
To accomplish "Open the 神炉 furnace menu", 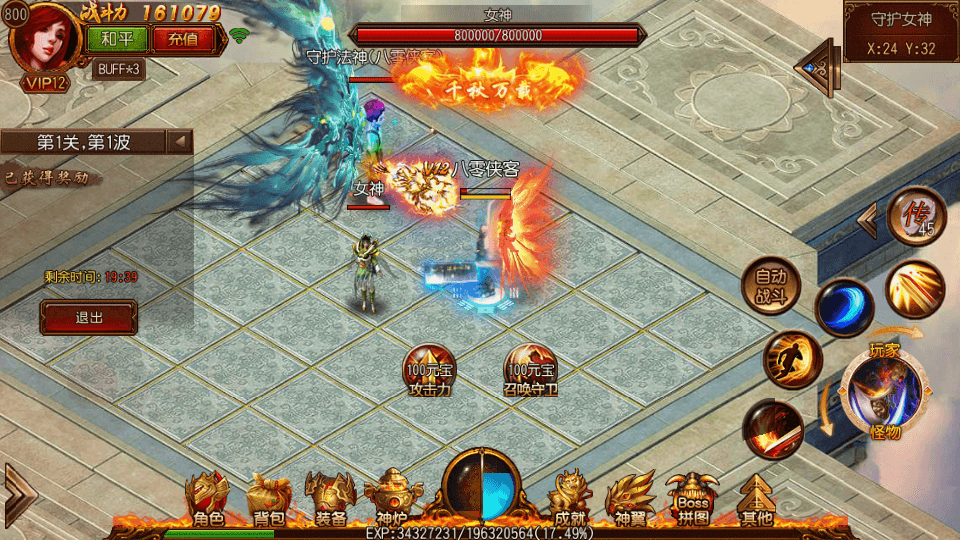I will 390,499.
